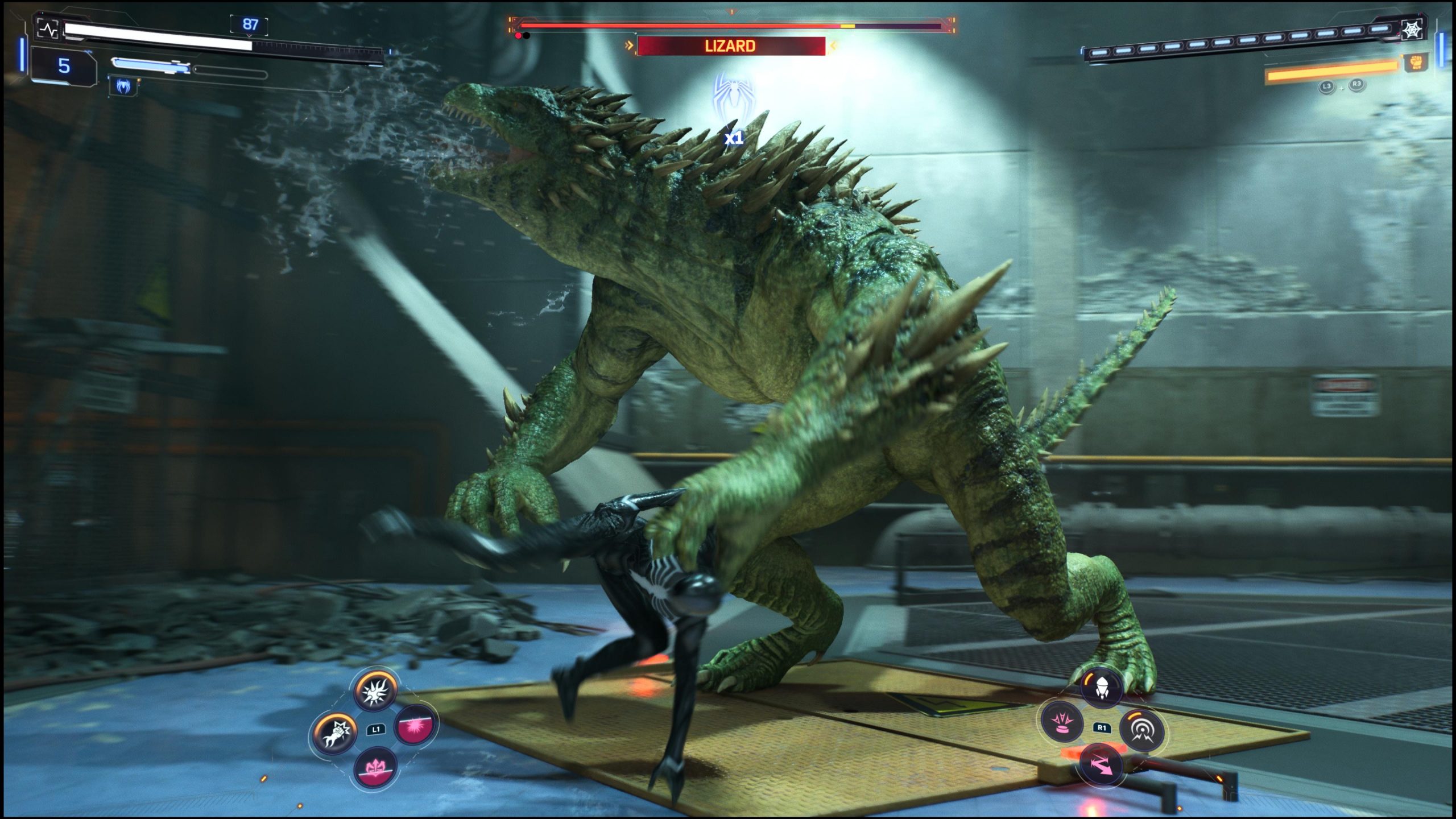Select the pink starburst ability on cooldown
This screenshot has width=1456, height=819.
coord(416,725)
